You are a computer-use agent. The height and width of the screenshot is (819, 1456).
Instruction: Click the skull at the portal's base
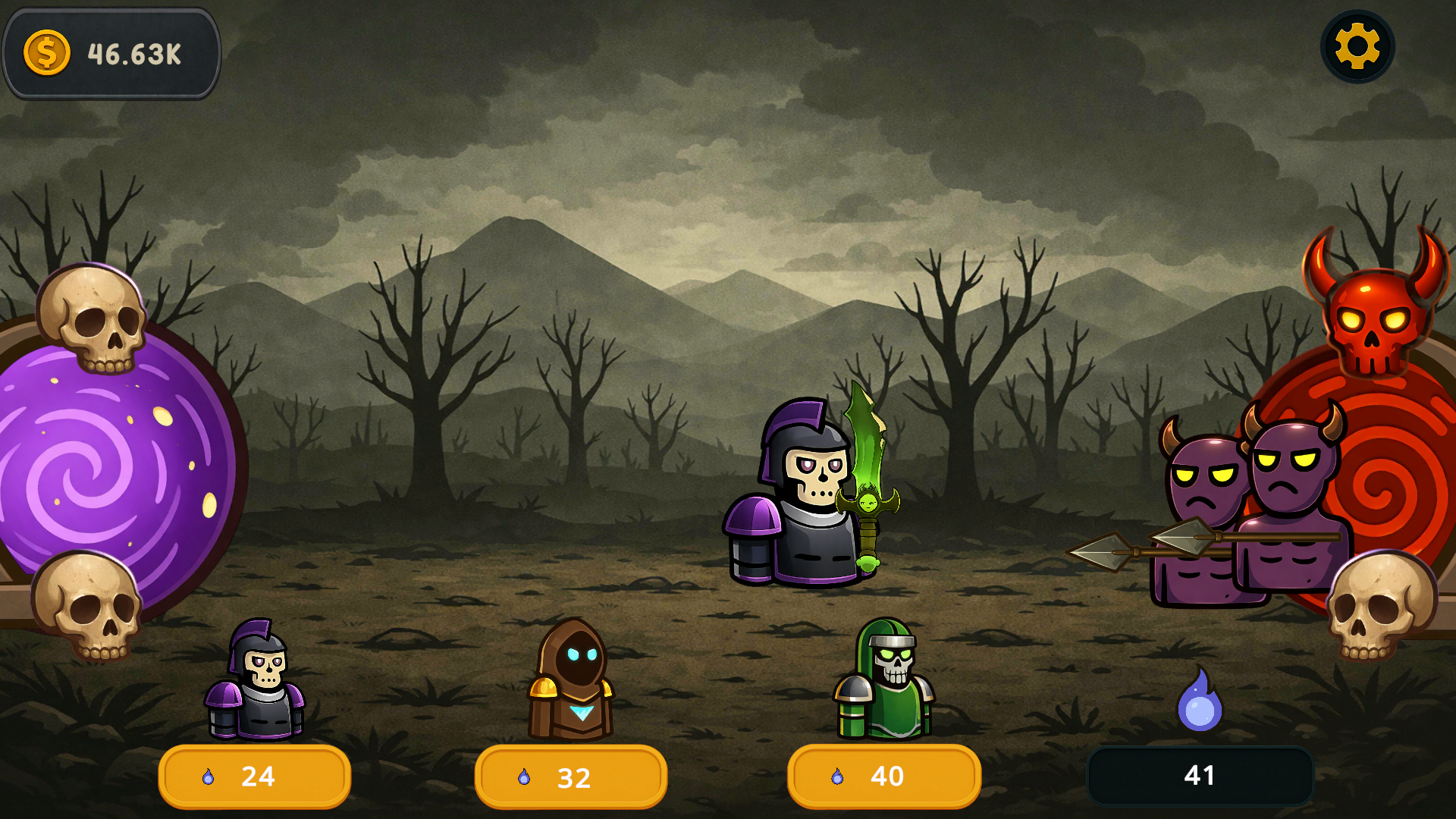coord(87,607)
